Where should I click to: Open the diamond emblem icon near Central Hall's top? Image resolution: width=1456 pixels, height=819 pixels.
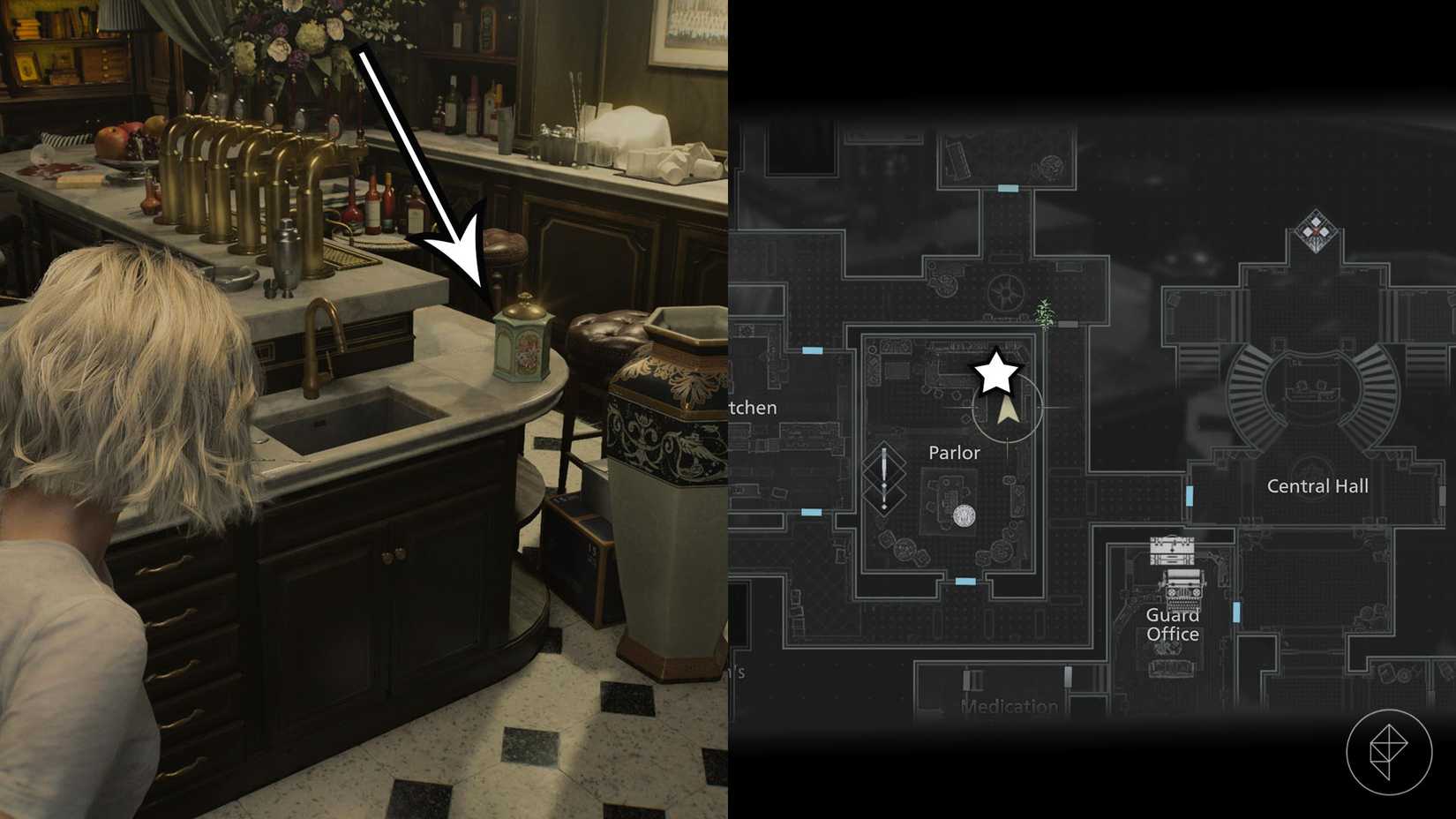point(1316,231)
